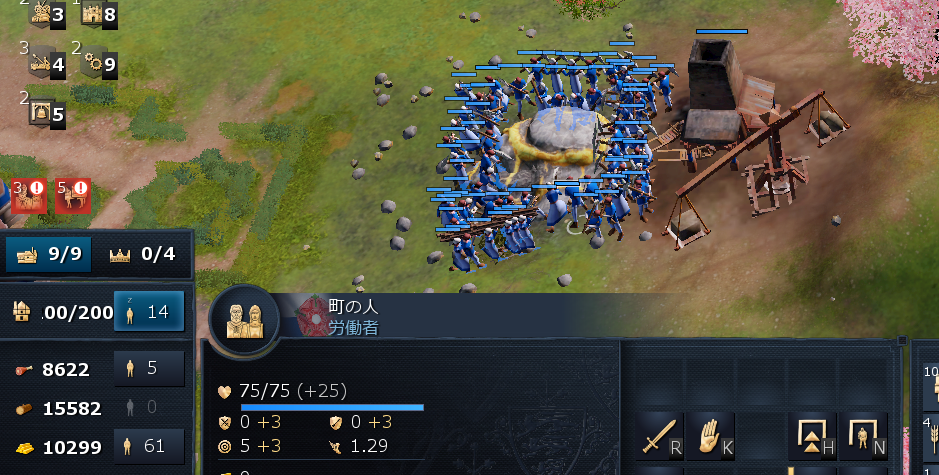Select the 14 idle villagers
The width and height of the screenshot is (939, 475).
[x=149, y=311]
